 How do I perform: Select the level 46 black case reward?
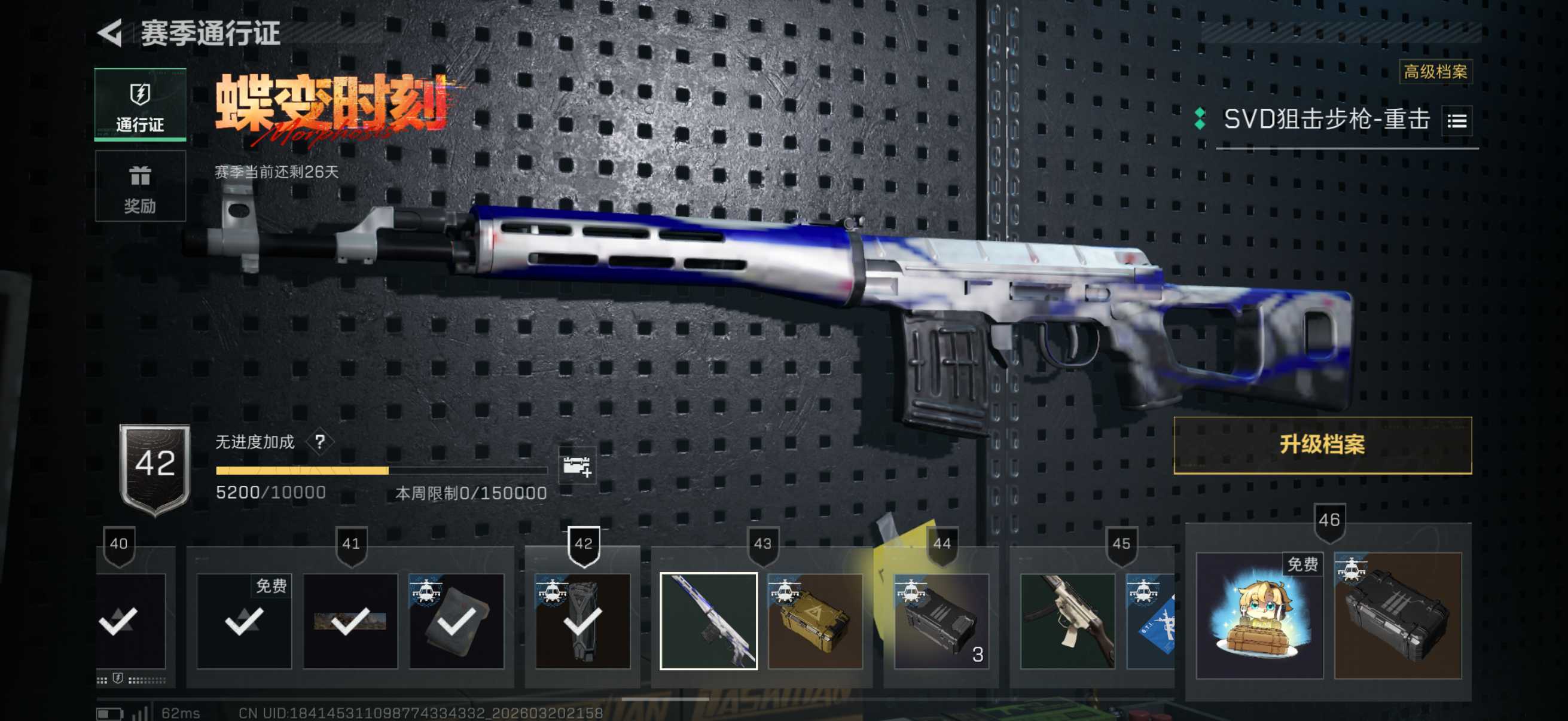tap(1398, 615)
